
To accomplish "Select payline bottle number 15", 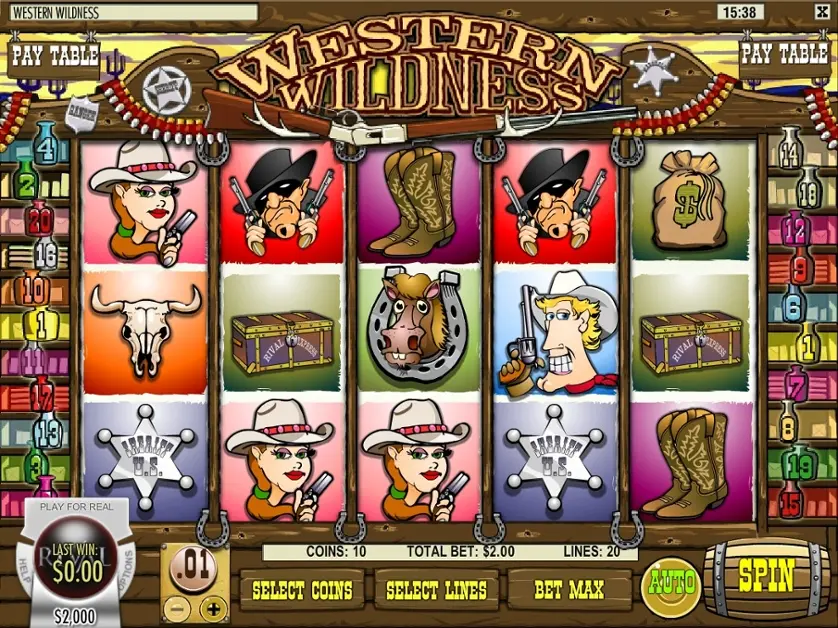I will 789,497.
